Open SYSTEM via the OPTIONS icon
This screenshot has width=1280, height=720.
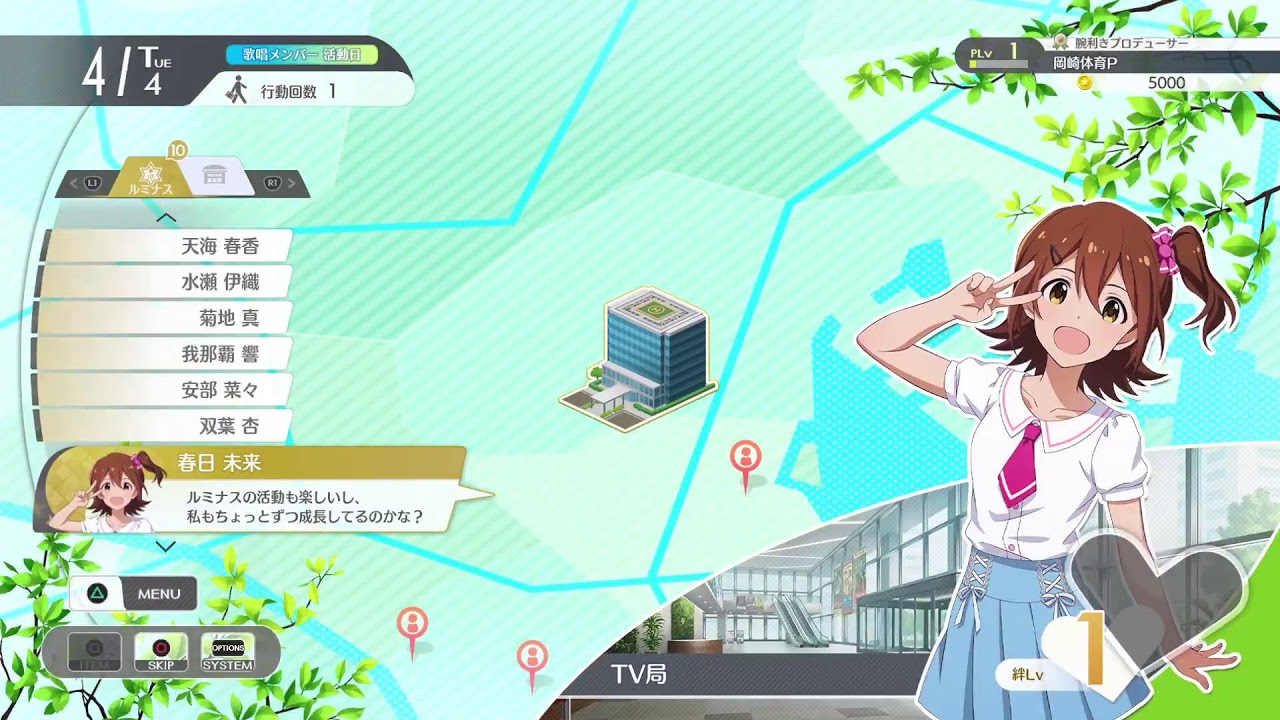[x=228, y=650]
